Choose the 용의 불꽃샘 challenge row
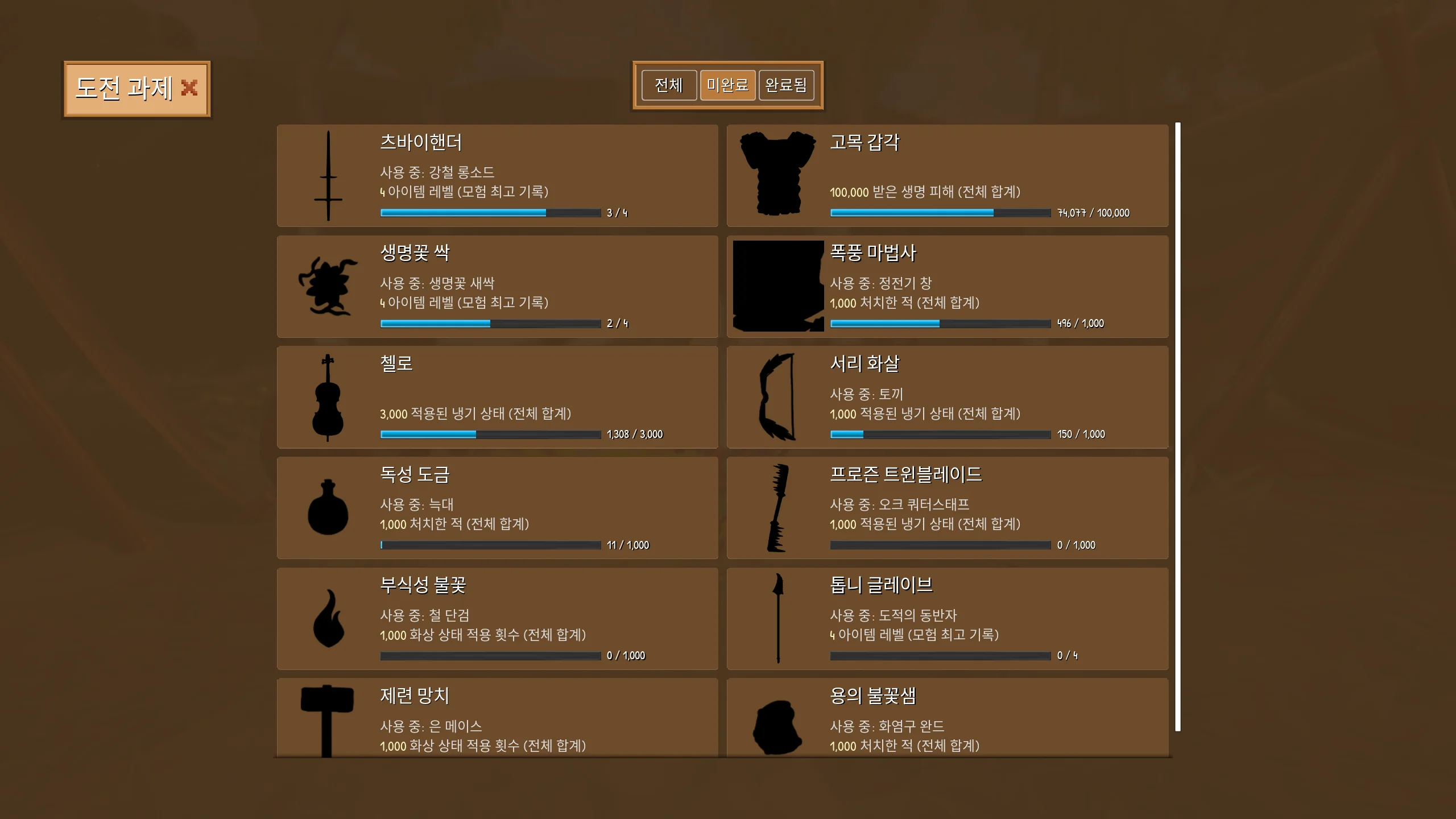Image resolution: width=1456 pixels, height=819 pixels. tap(947, 718)
